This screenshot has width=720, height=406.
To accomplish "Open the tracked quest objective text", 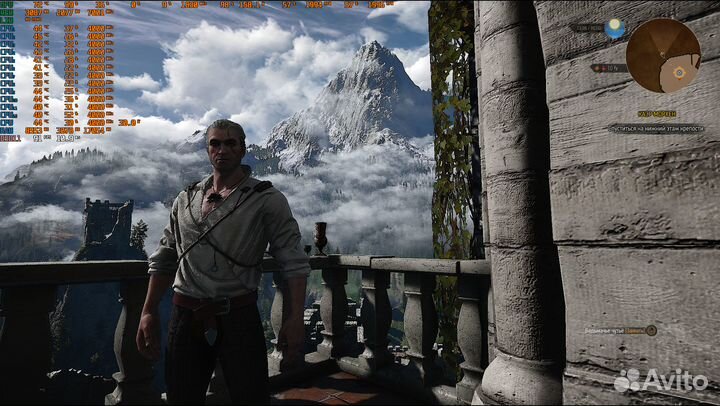I will (657, 128).
